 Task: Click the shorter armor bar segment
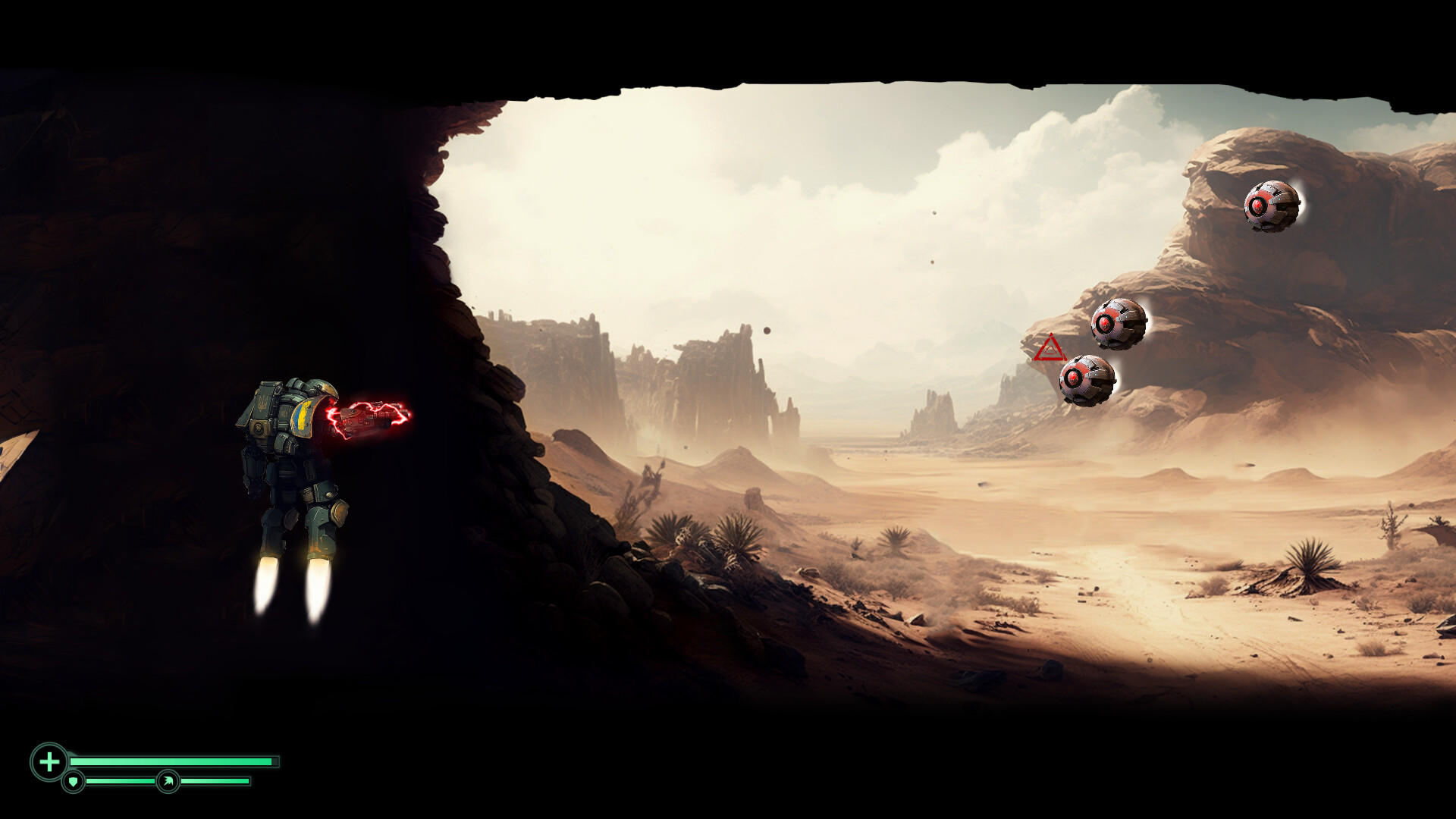point(121,781)
